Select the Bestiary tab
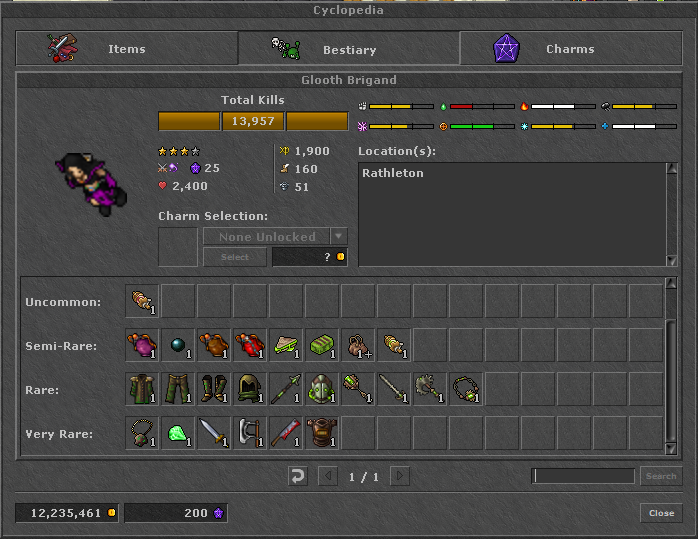Image resolution: width=698 pixels, height=539 pixels. point(348,49)
